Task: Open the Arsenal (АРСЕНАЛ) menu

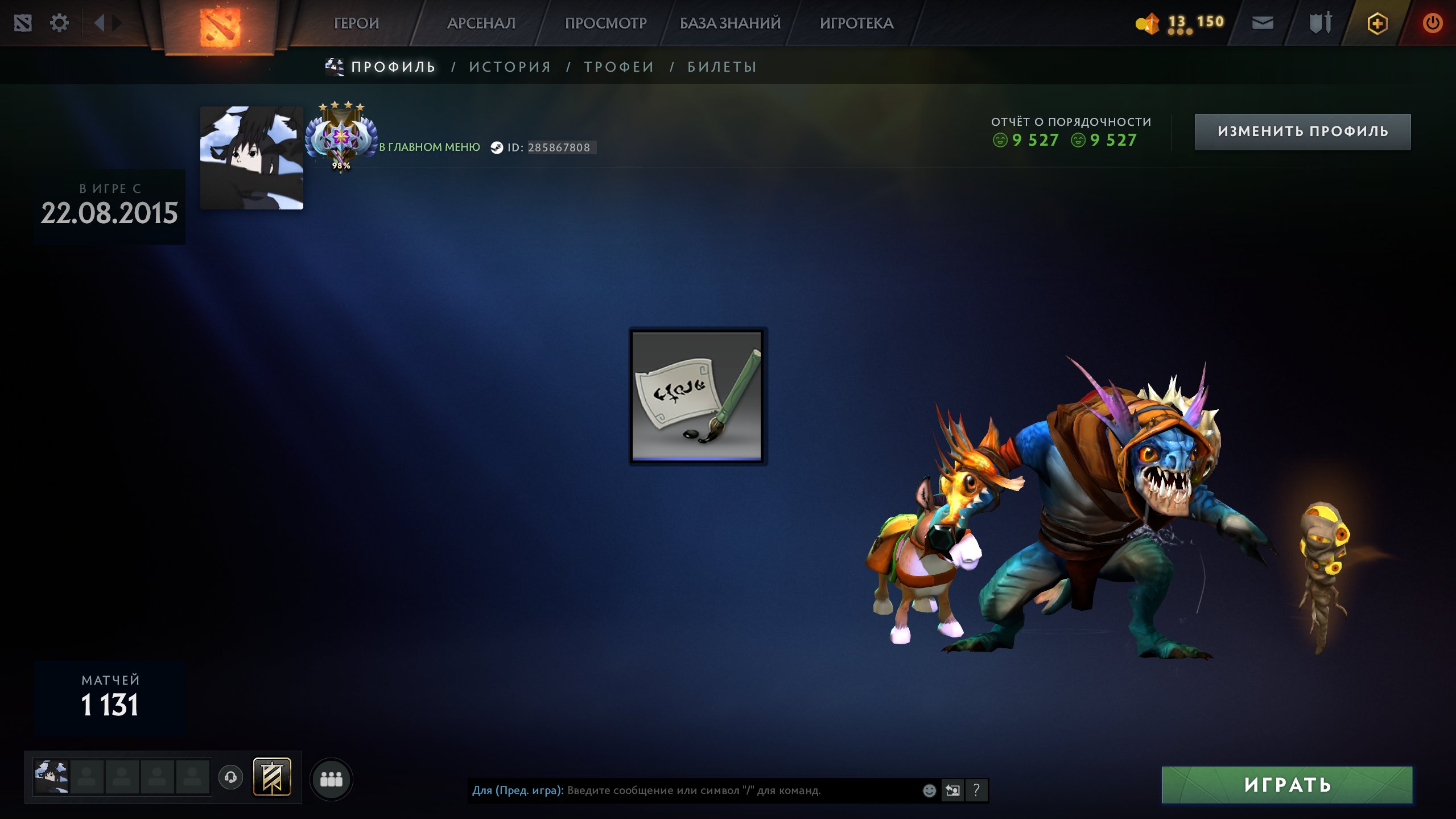Action: pyautogui.click(x=481, y=23)
